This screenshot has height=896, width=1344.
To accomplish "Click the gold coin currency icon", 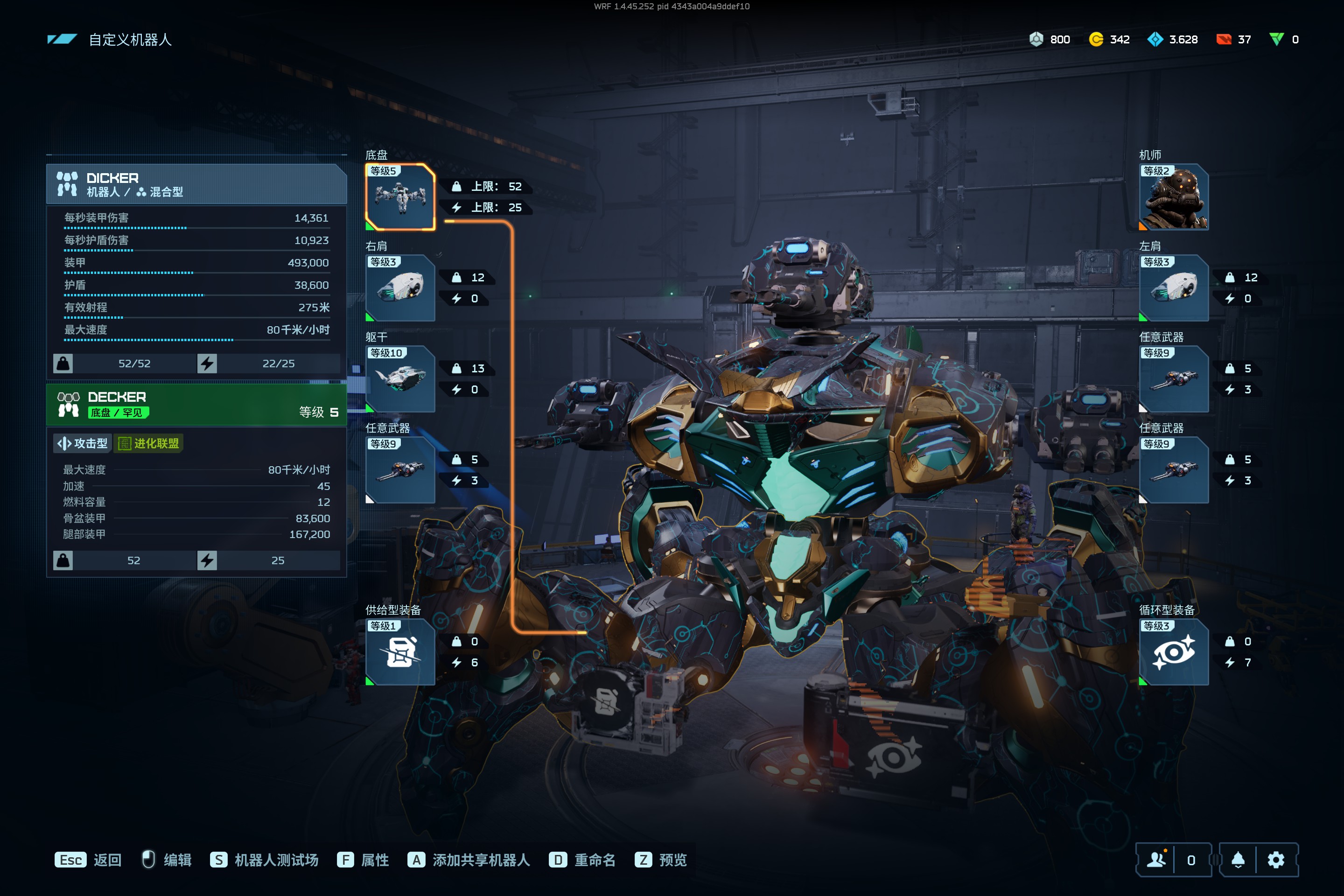I will pyautogui.click(x=1096, y=39).
